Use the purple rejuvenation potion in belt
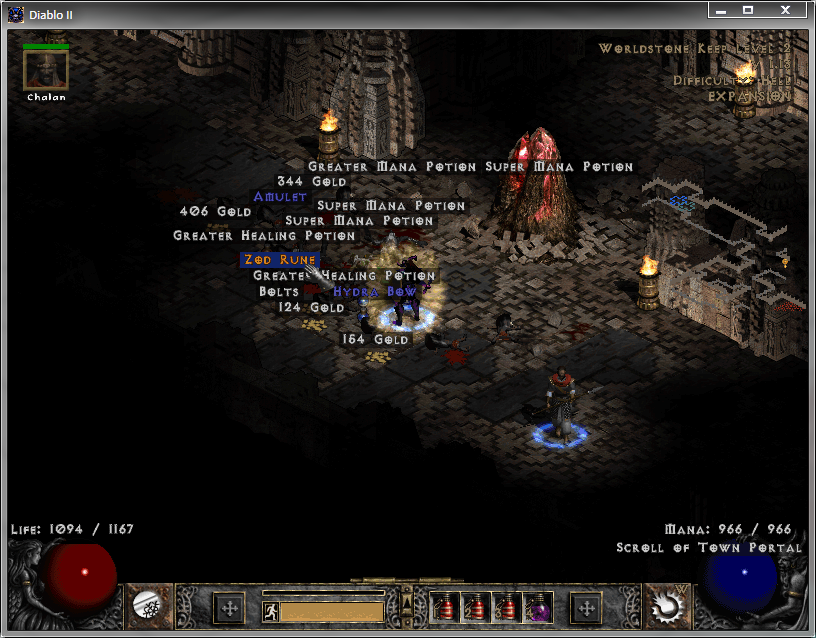Screen dimensions: 816x638 pos(538,606)
